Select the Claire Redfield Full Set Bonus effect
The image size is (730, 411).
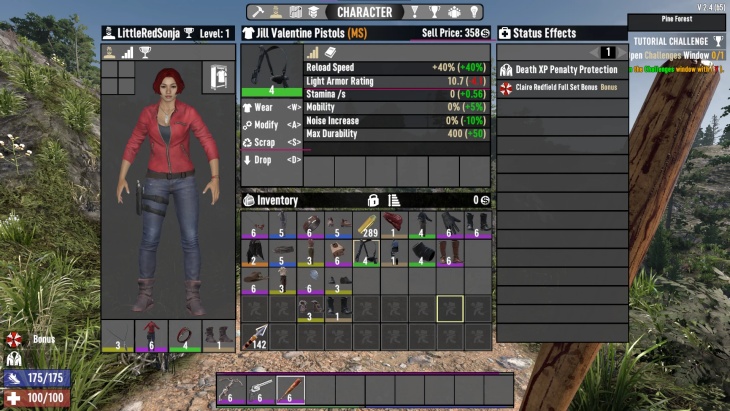[560, 88]
